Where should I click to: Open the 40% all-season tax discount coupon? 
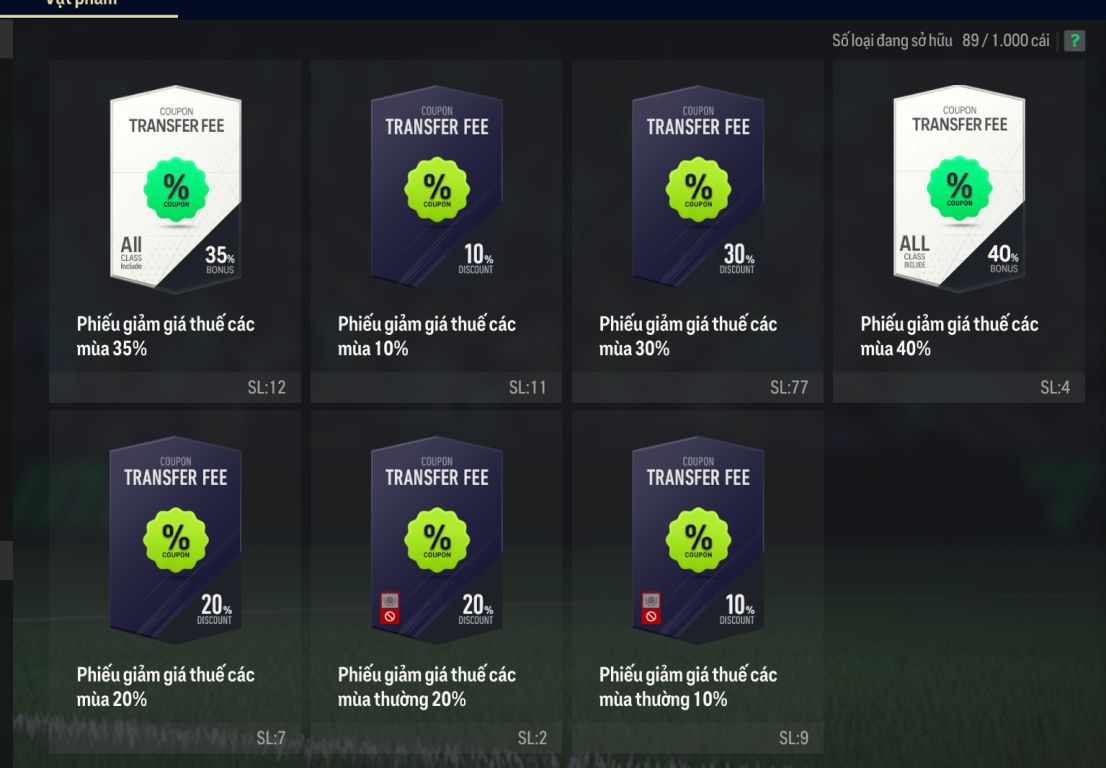(x=959, y=230)
